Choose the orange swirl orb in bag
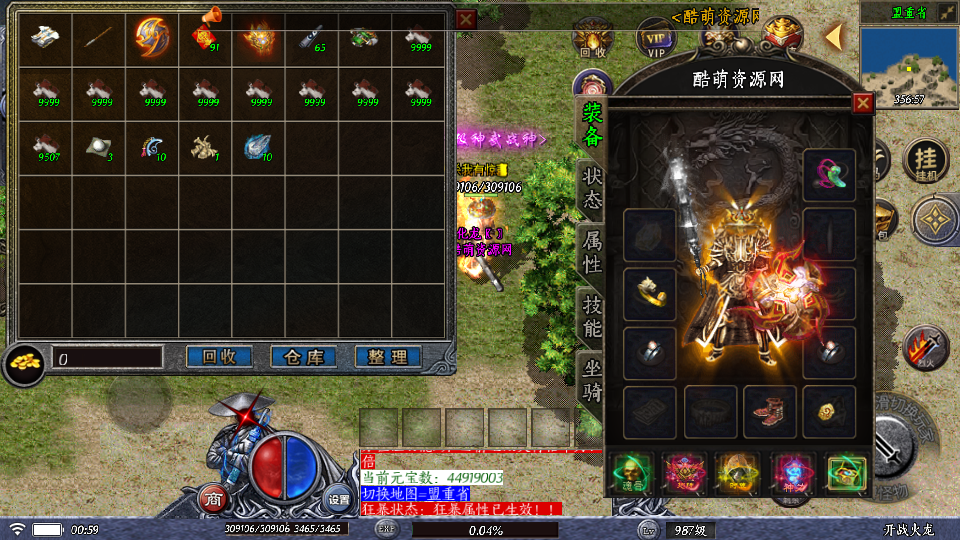 coord(152,38)
